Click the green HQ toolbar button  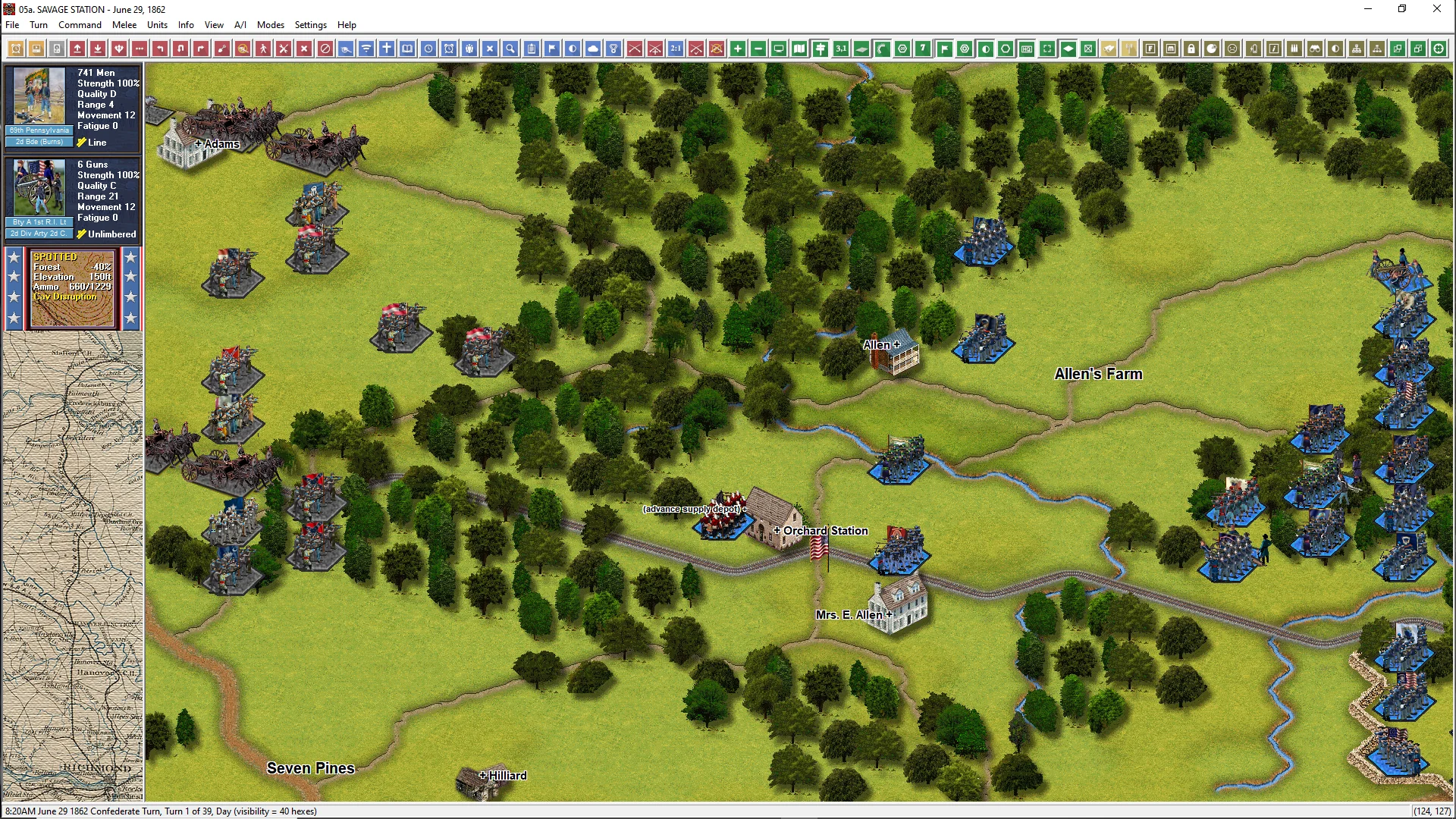pos(1026,49)
